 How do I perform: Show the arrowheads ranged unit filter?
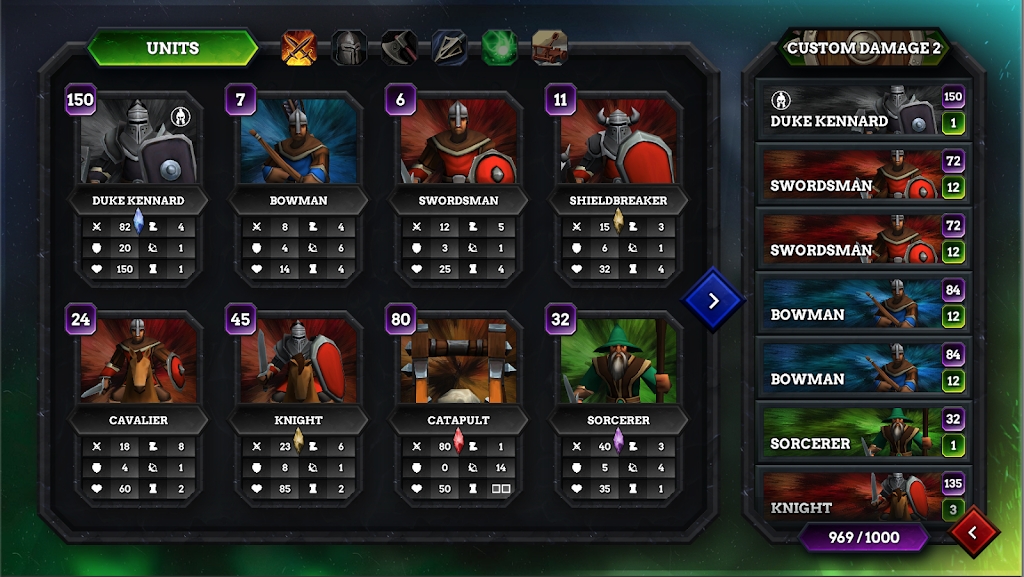[x=449, y=47]
